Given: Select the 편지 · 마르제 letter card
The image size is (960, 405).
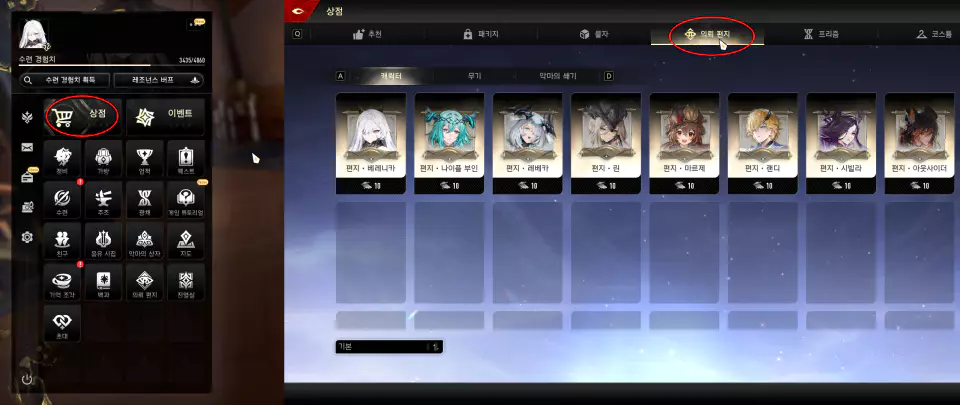Looking at the screenshot, I should tap(686, 140).
